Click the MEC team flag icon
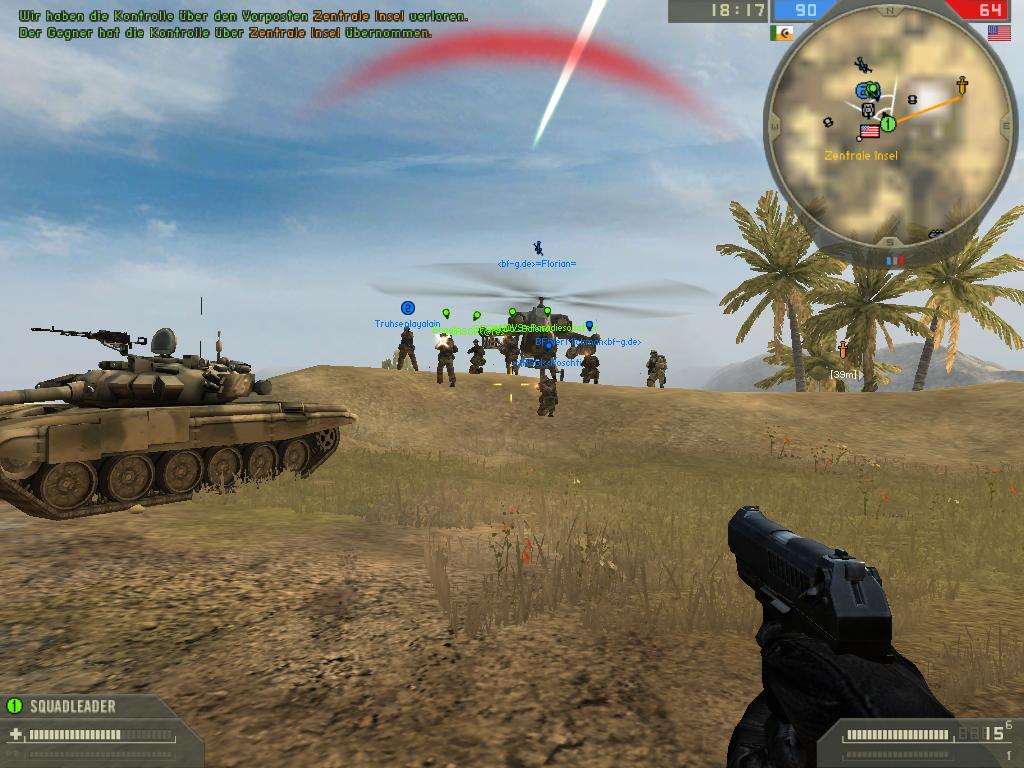 click(781, 33)
